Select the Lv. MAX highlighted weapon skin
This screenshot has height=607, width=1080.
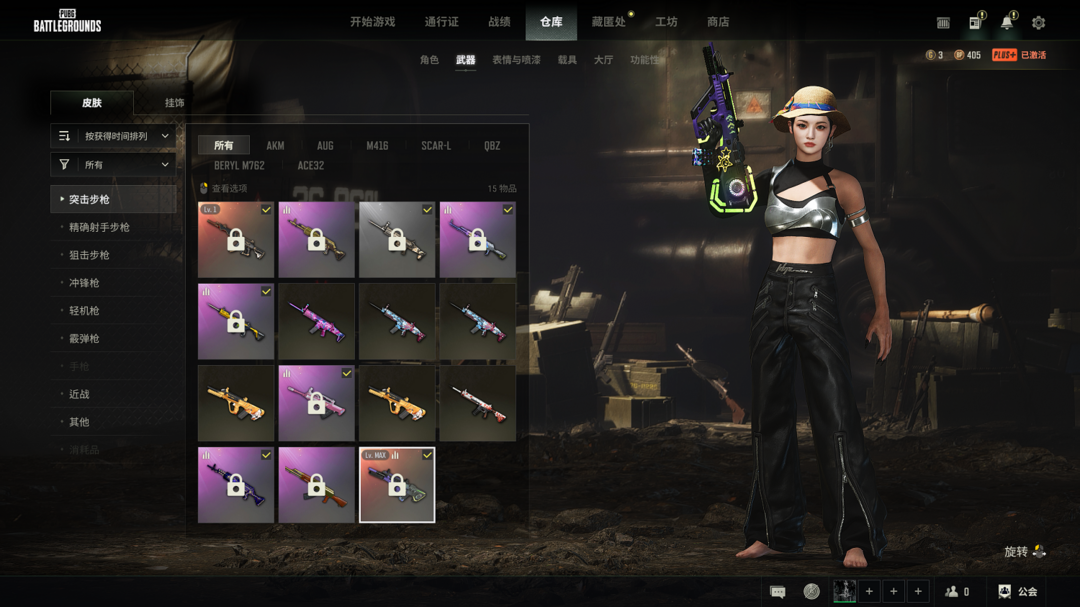click(x=397, y=485)
